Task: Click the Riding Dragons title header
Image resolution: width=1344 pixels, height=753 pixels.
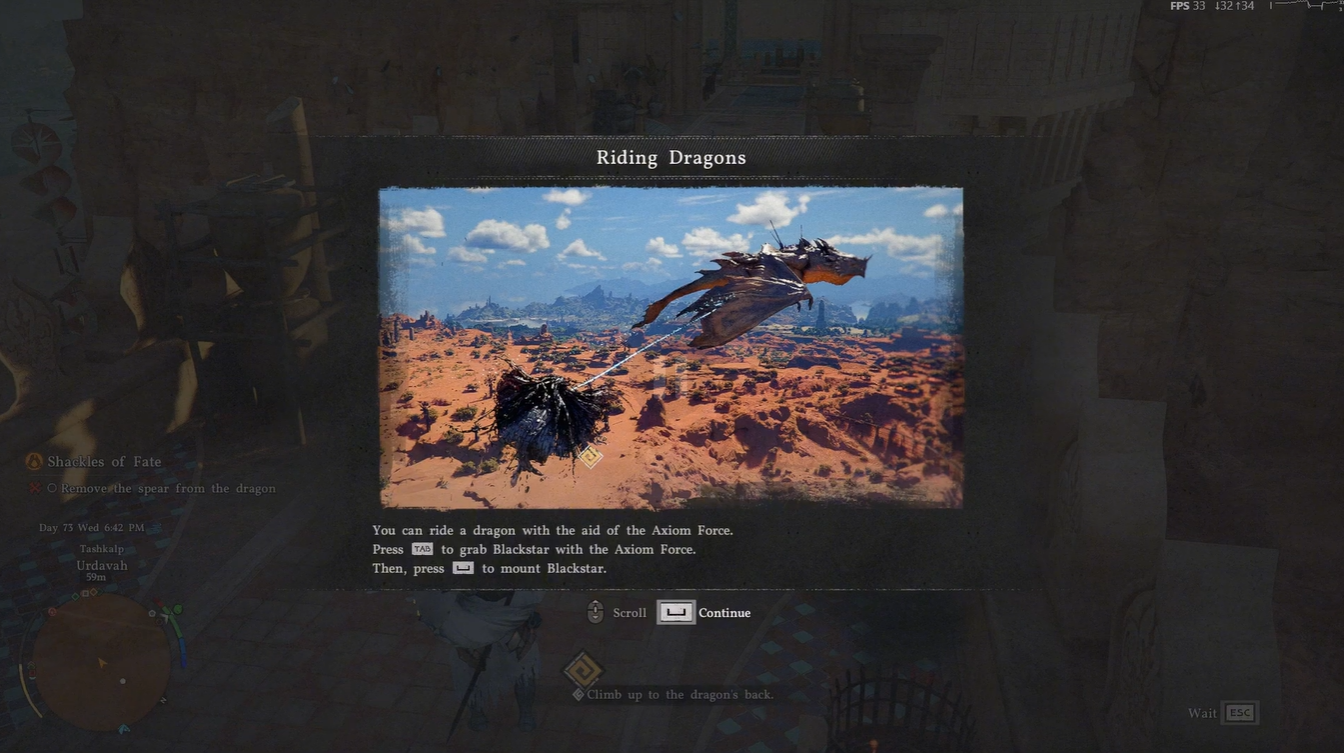Action: (671, 157)
